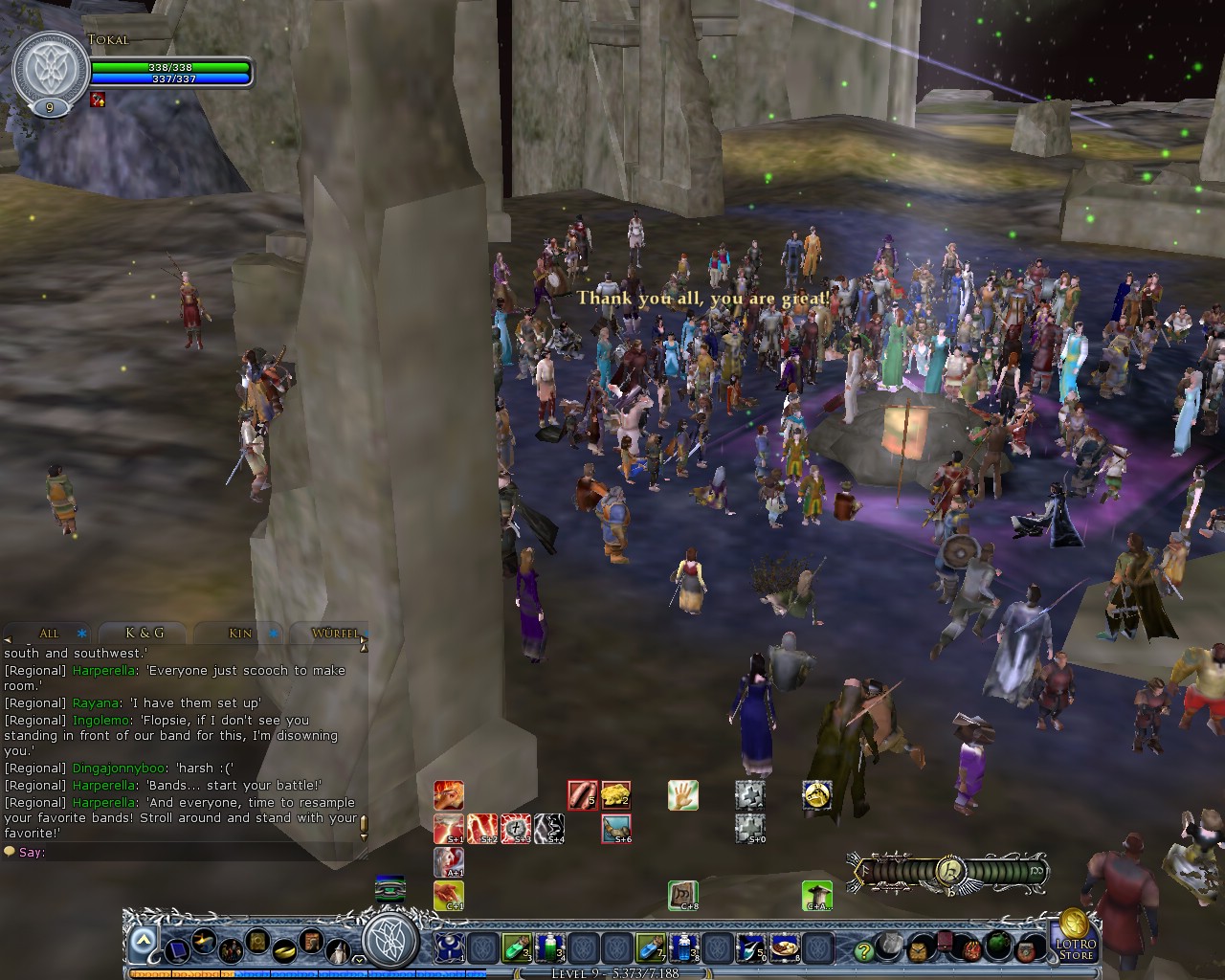Click Harperella's name in chat
The image size is (1225, 980).
[x=103, y=670]
